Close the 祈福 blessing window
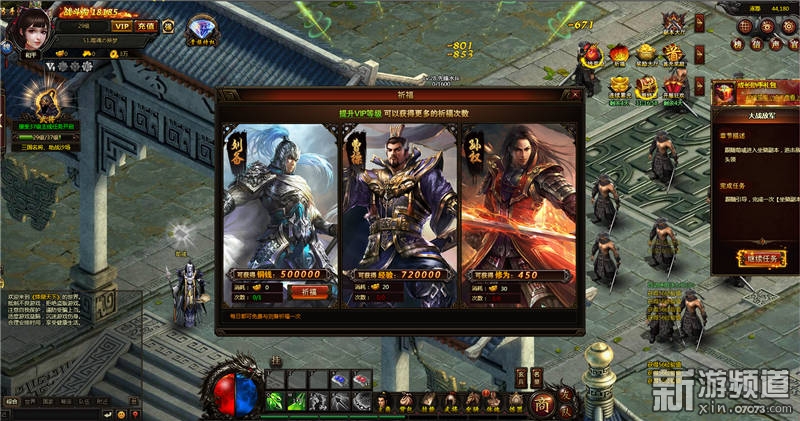The width and height of the screenshot is (800, 421). pos(574,95)
